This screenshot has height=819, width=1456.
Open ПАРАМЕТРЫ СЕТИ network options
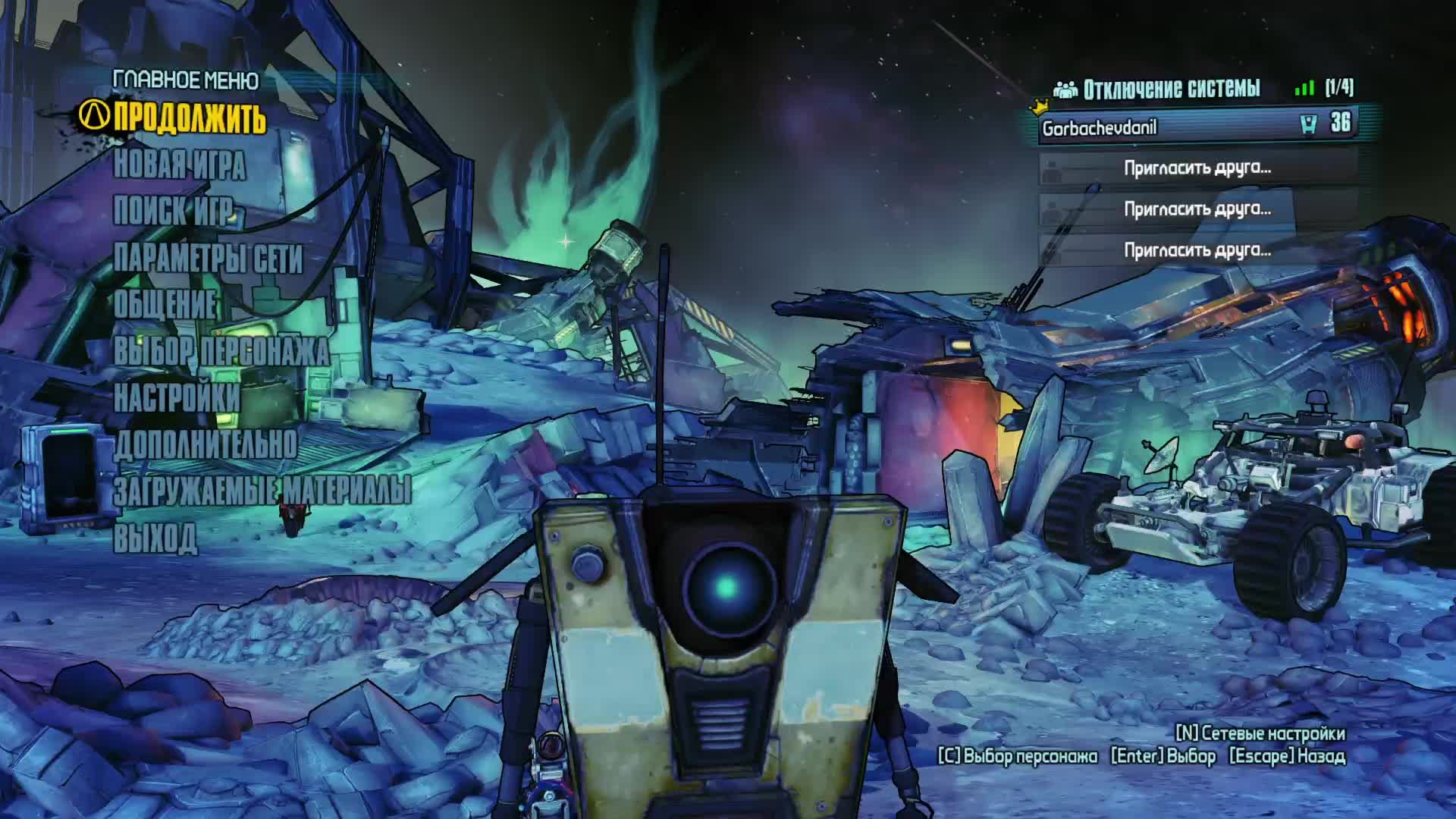coord(208,259)
